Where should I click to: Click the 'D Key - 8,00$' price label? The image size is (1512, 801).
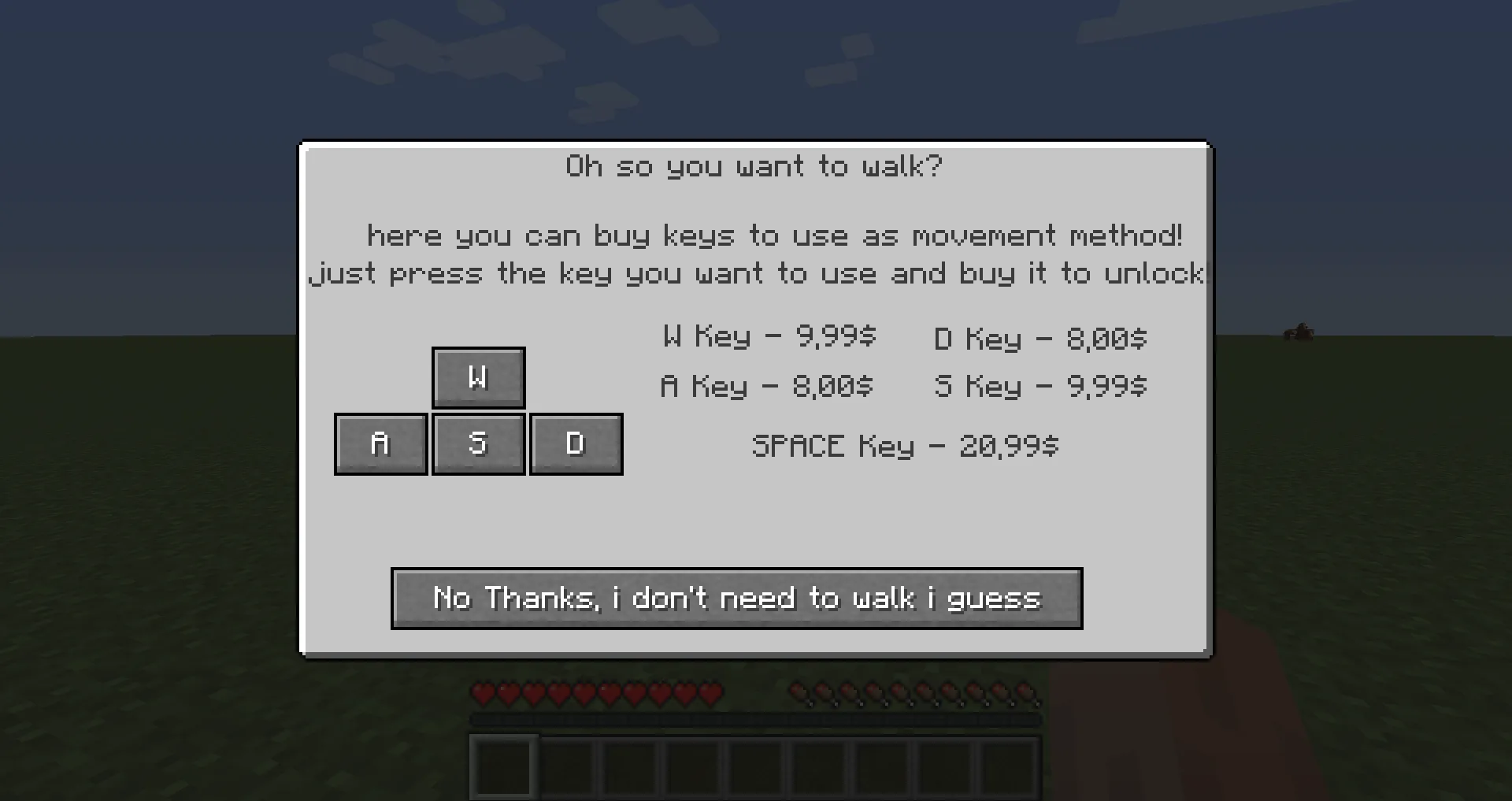[x=1039, y=339]
